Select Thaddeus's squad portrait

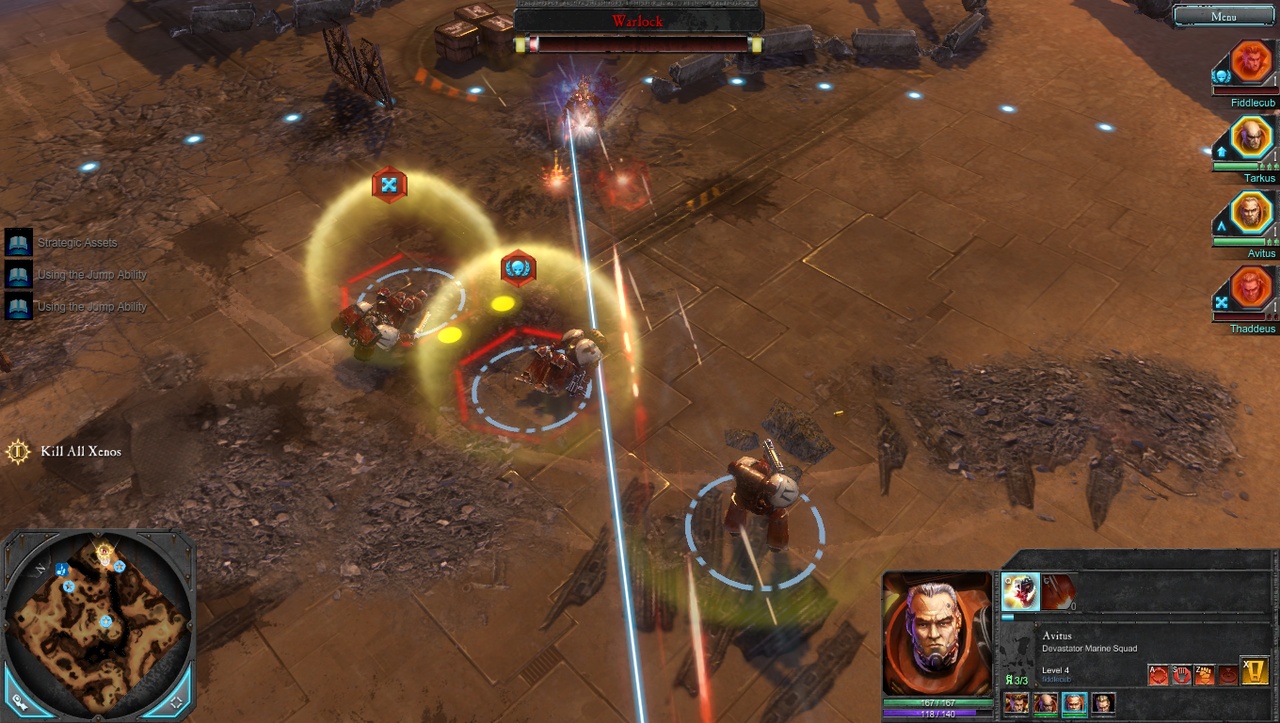click(x=1251, y=289)
